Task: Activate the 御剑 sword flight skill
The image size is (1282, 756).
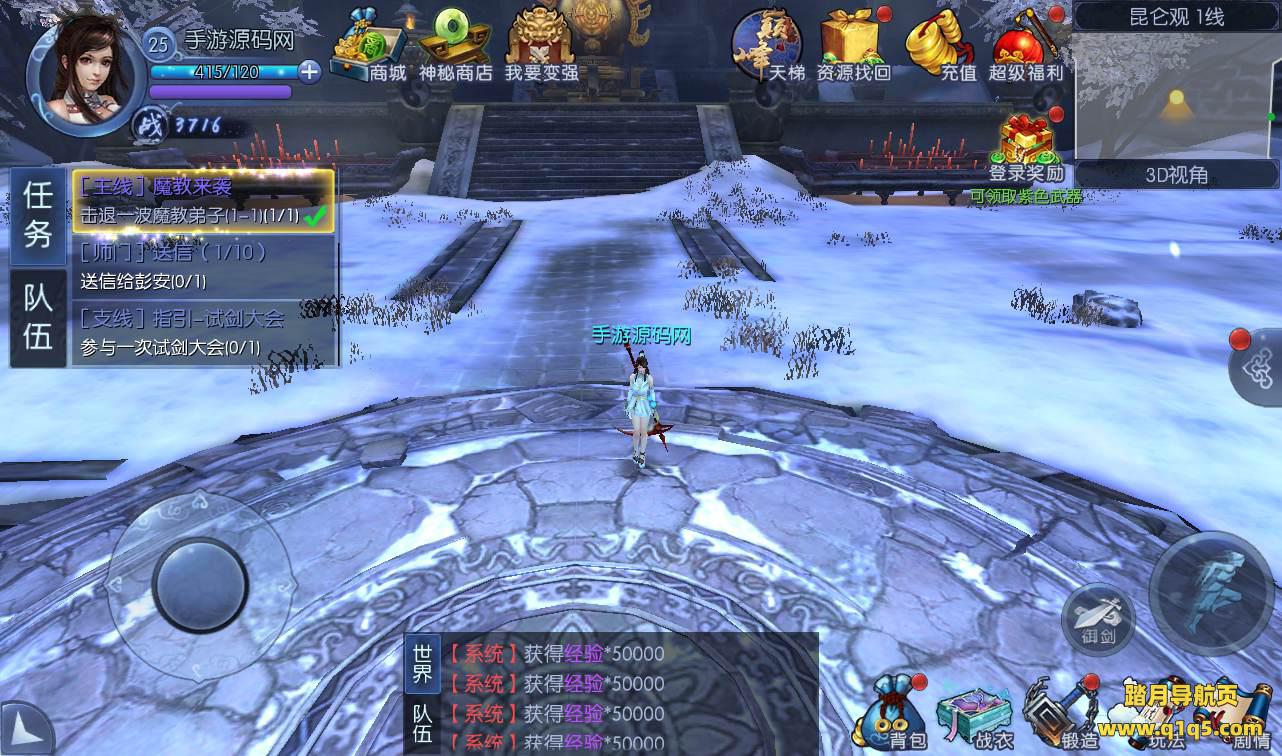Action: [x=1097, y=617]
